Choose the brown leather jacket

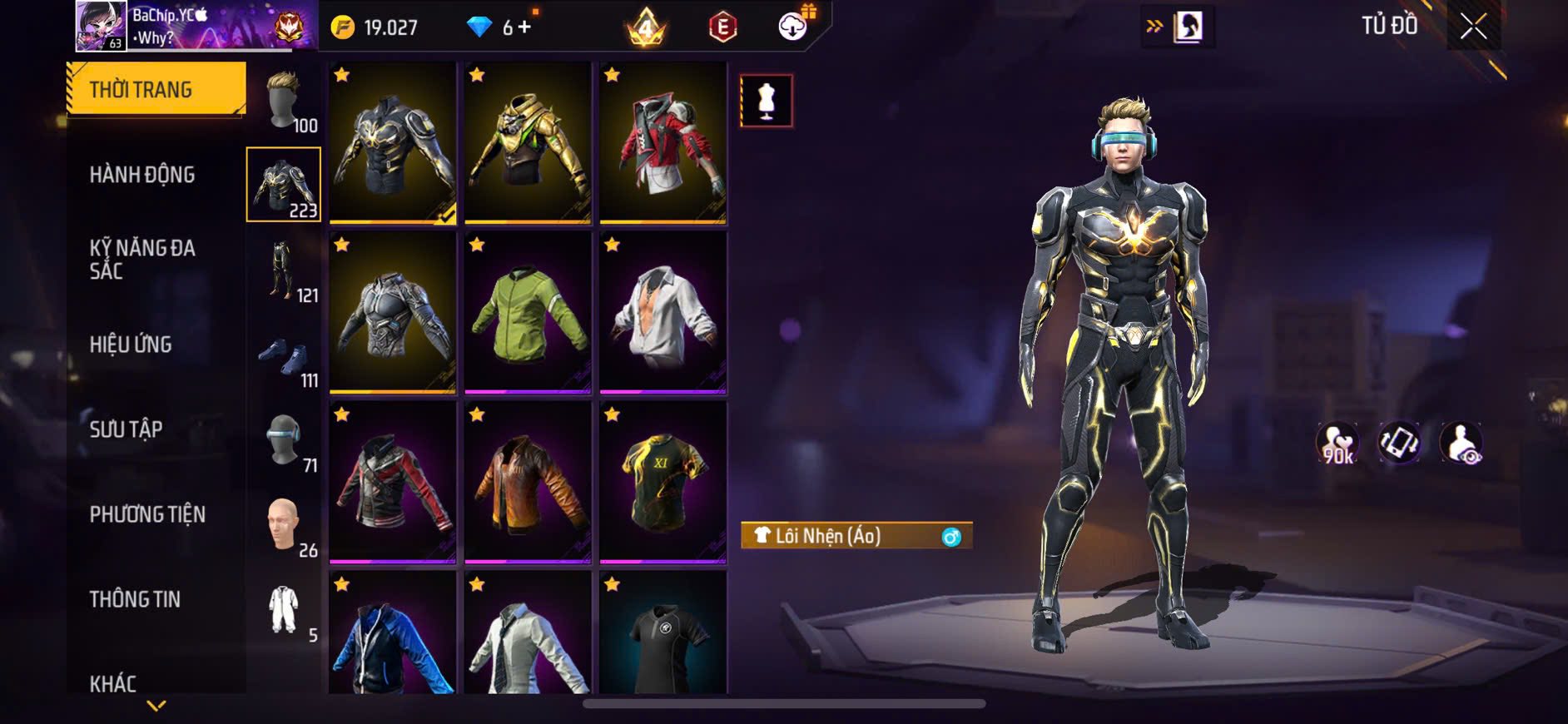coord(528,483)
